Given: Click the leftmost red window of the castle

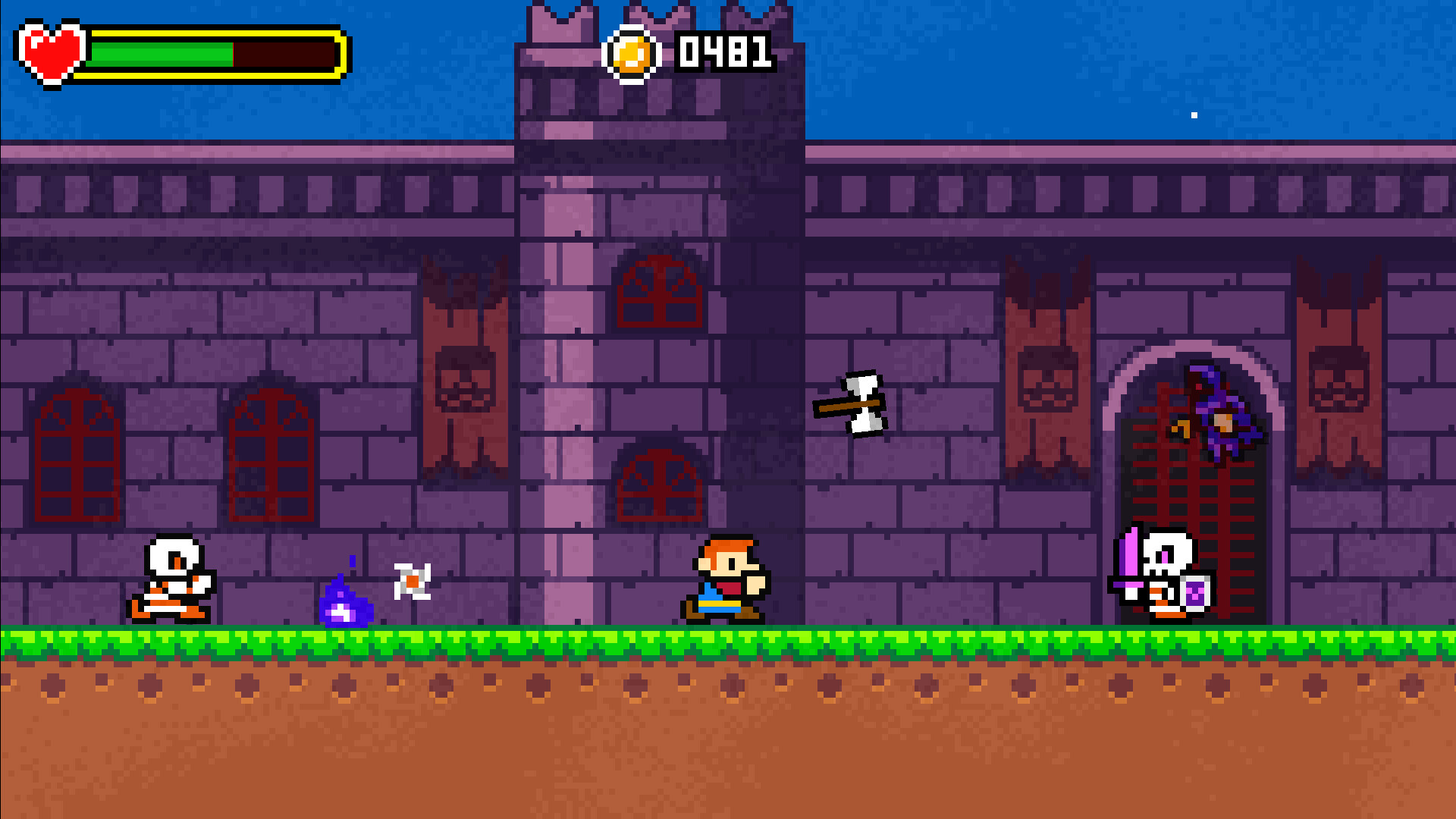Looking at the screenshot, I should (x=76, y=455).
